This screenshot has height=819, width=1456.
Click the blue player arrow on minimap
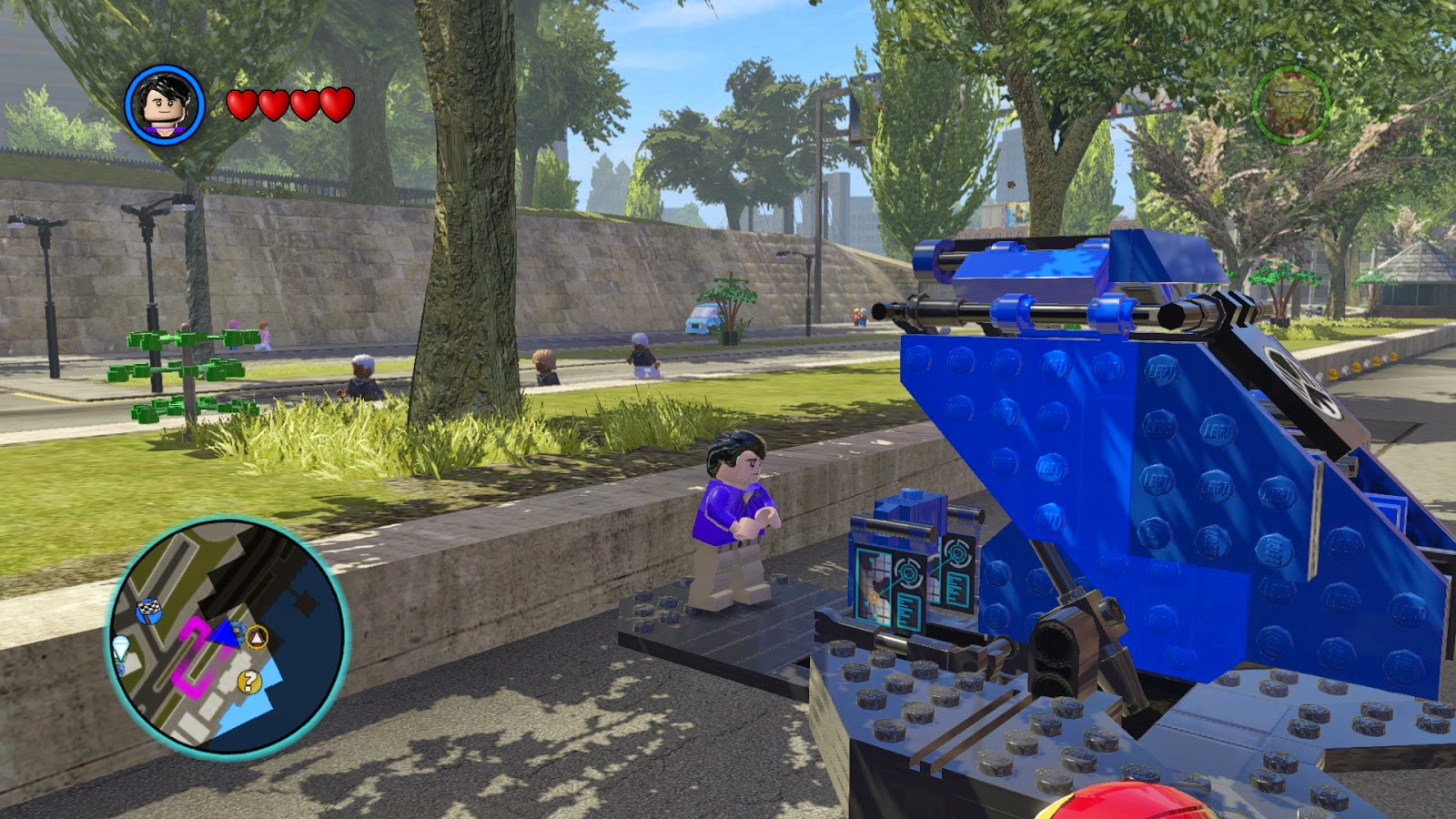pos(225,633)
